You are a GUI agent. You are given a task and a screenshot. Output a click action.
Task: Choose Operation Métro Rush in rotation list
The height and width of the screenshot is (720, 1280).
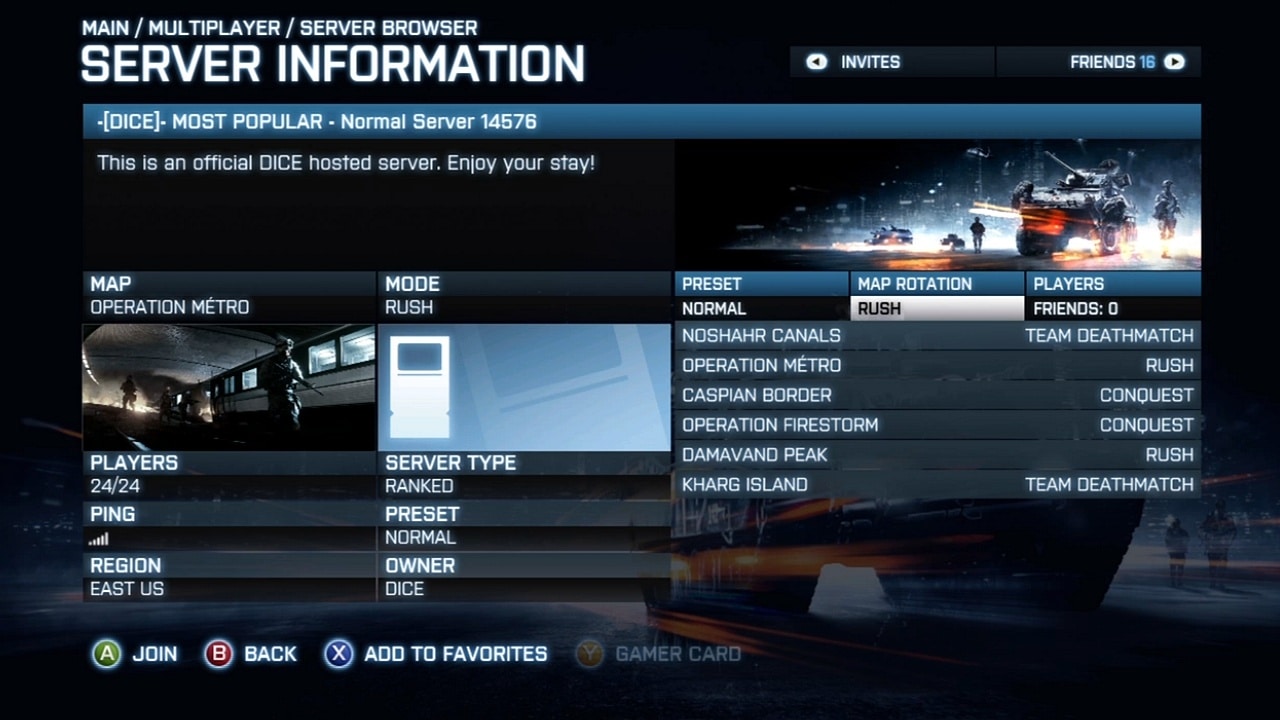point(938,366)
